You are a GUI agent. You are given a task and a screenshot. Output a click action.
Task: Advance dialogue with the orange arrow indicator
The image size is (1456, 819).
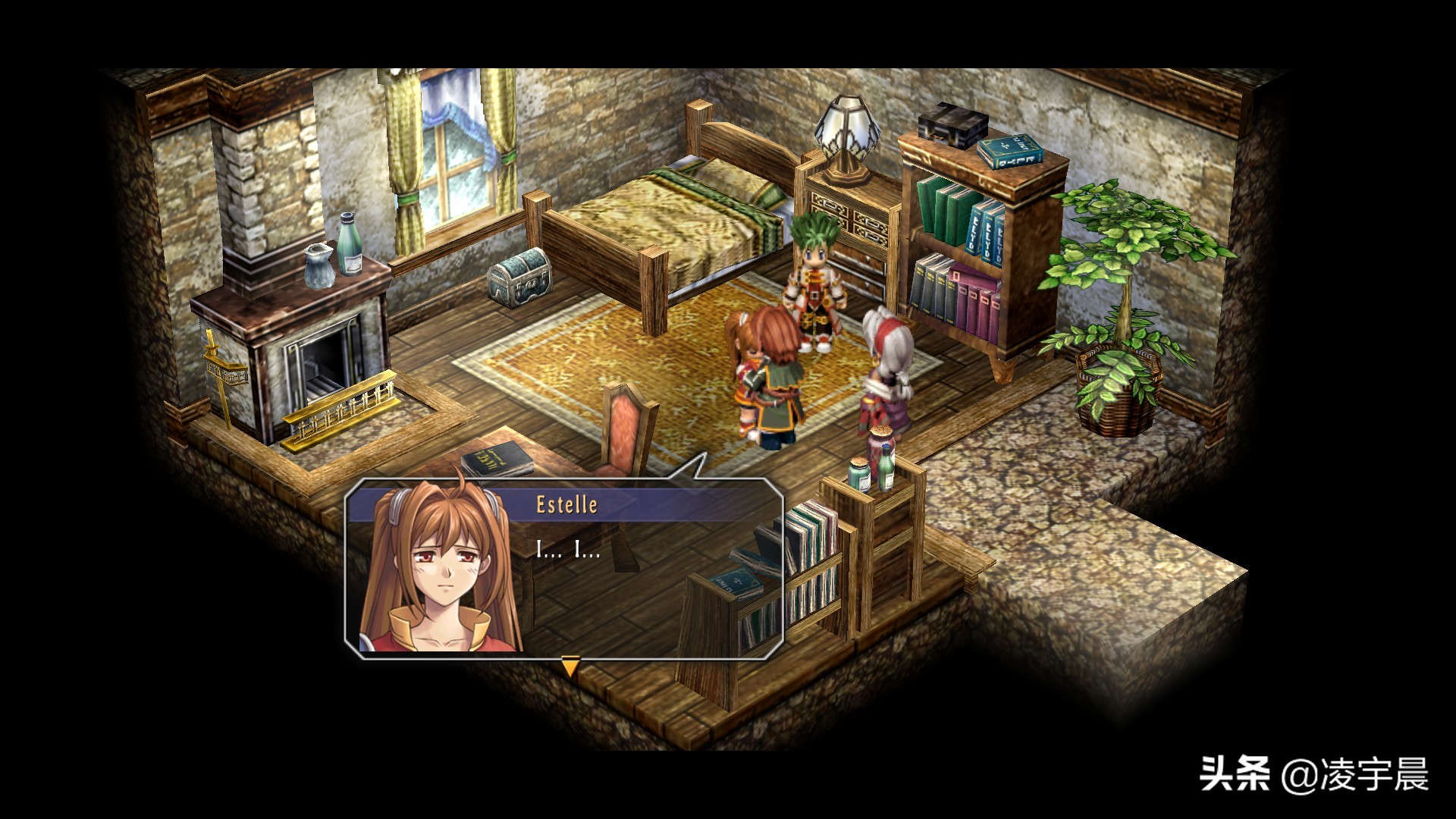570,667
